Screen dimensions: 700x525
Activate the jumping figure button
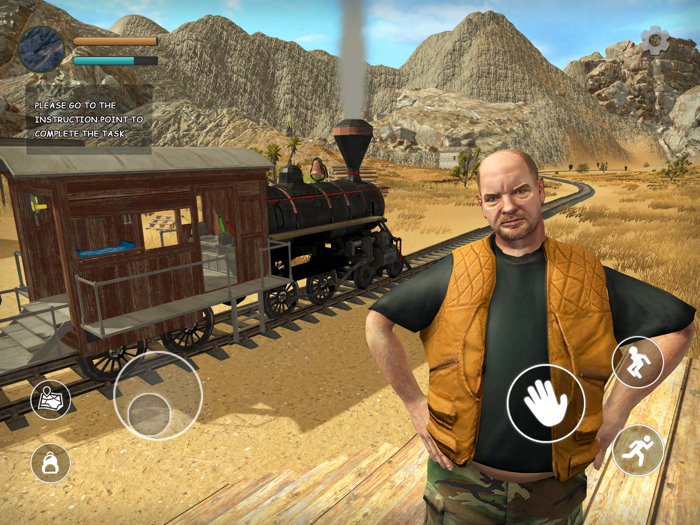[637, 362]
